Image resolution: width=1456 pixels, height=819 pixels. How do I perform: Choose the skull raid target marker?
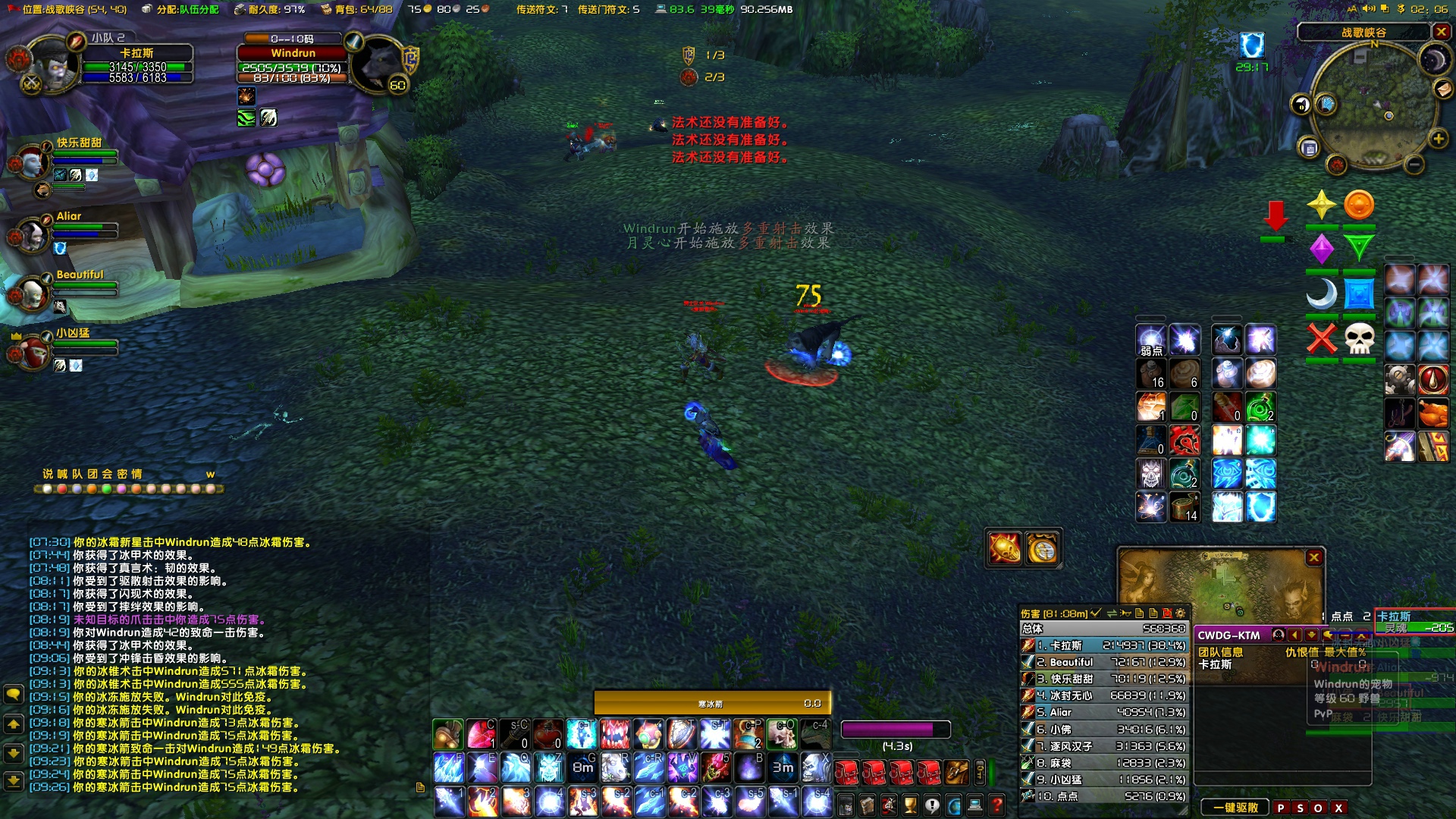(x=1359, y=338)
